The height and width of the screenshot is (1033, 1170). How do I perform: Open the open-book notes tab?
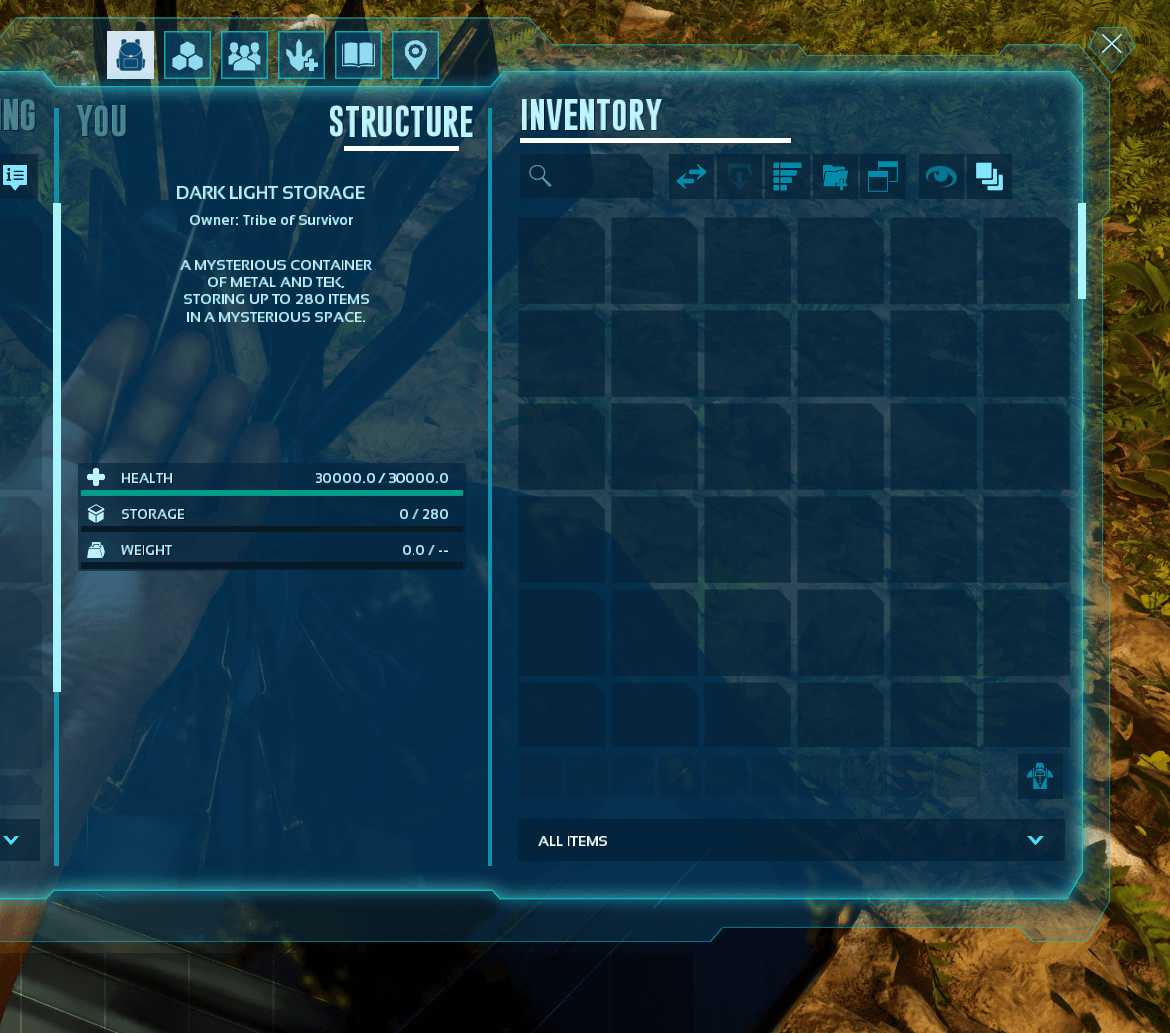(x=358, y=55)
